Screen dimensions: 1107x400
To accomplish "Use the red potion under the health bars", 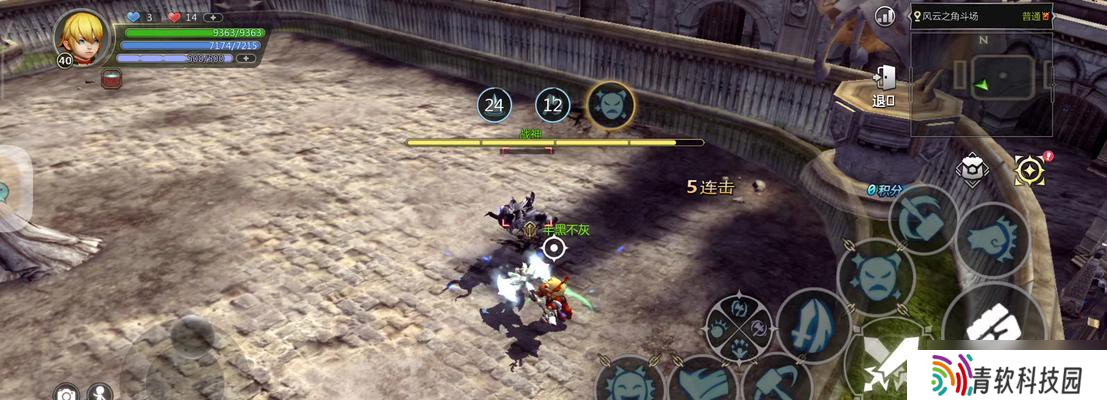I will click(111, 77).
